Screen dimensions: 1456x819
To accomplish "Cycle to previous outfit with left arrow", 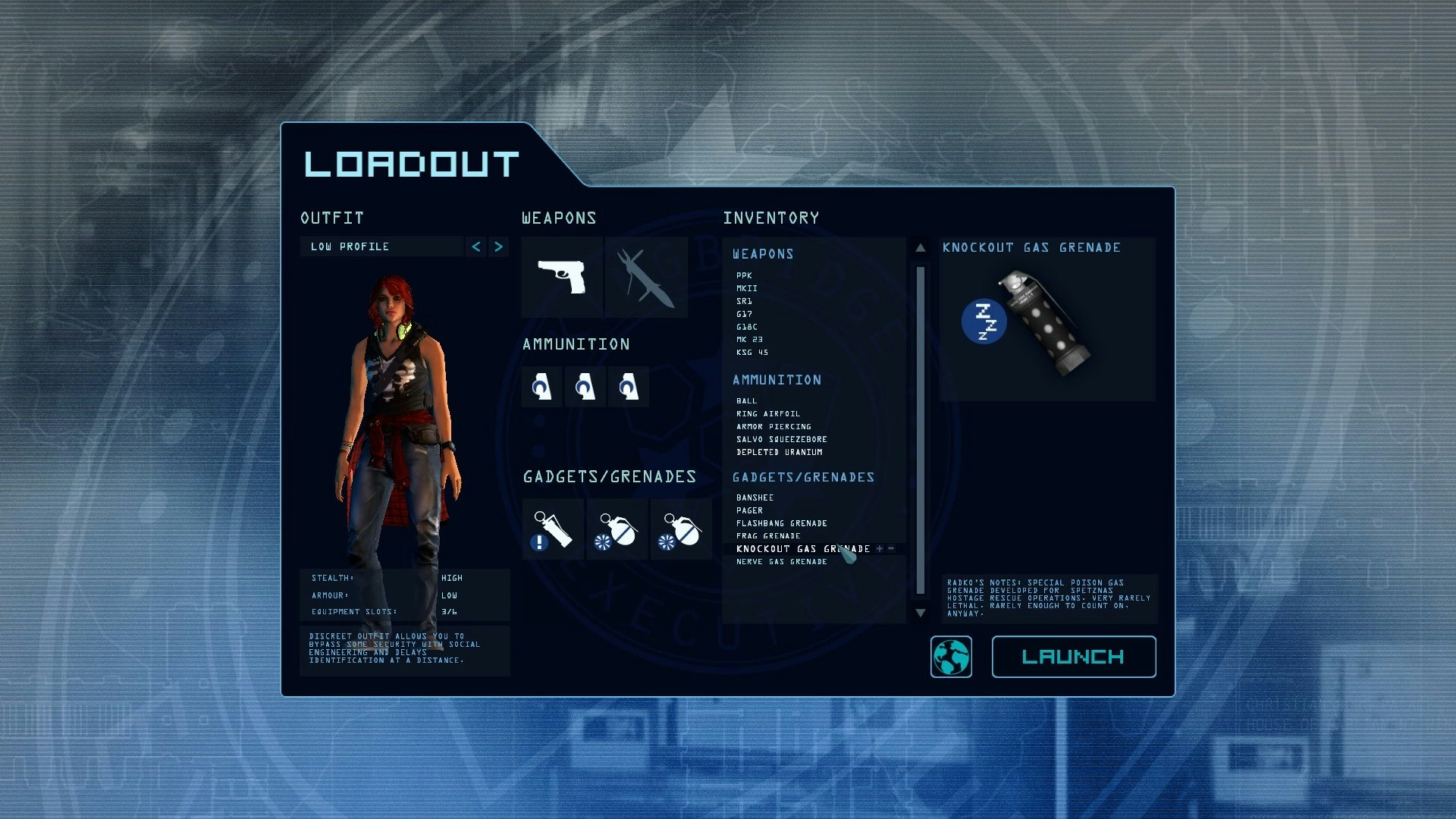I will coord(475,246).
